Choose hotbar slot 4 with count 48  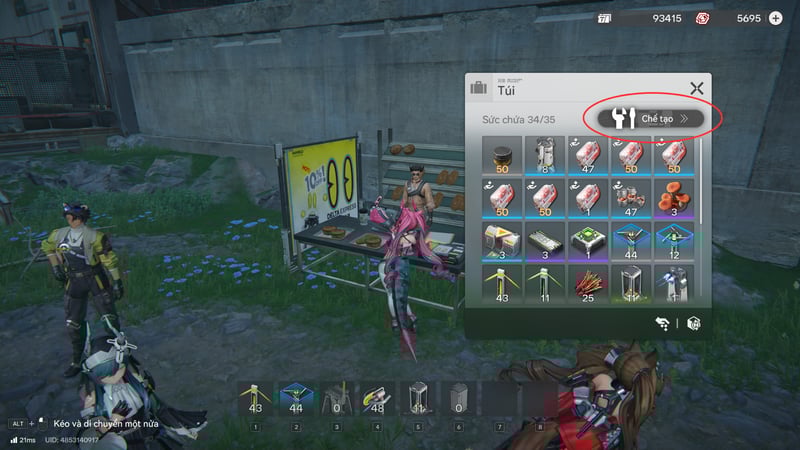coord(375,400)
